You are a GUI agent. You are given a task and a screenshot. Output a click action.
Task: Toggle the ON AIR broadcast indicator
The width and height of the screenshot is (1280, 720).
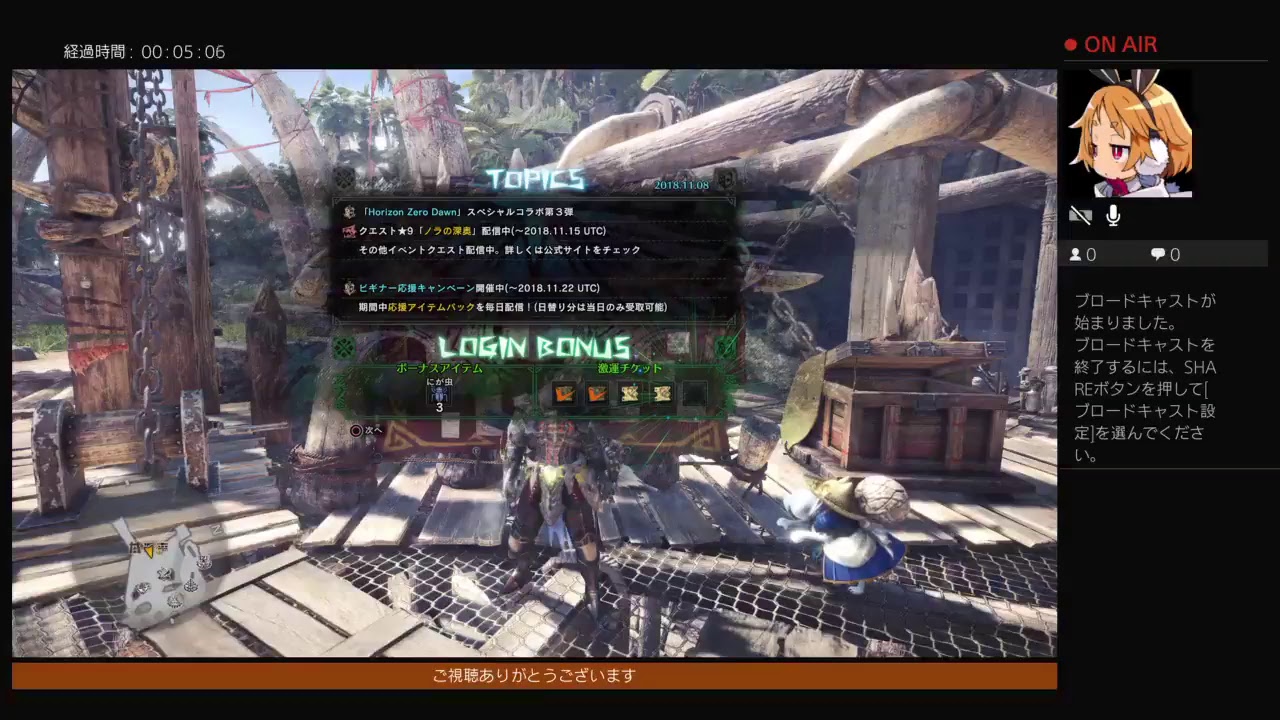coord(1110,44)
